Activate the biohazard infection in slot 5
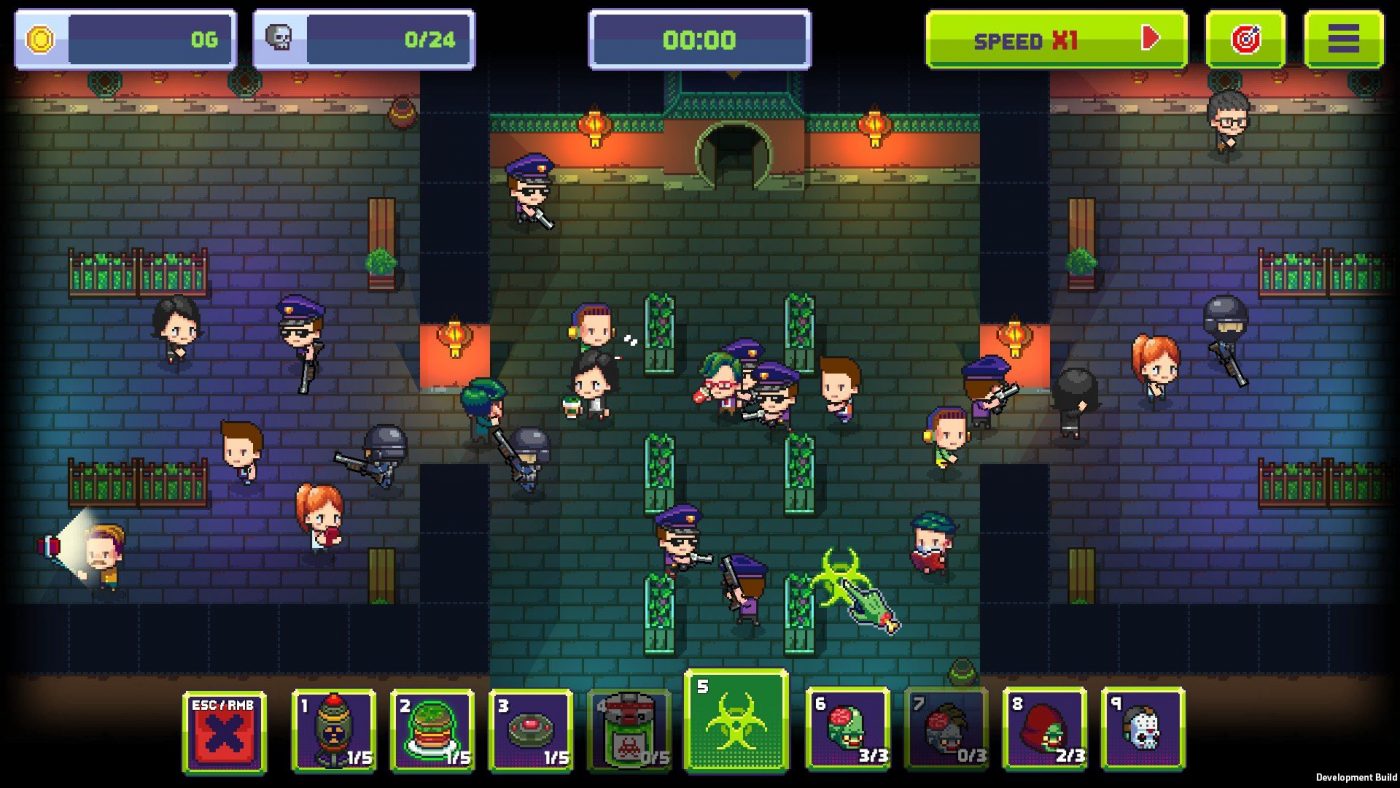This screenshot has height=788, width=1400. 736,721
